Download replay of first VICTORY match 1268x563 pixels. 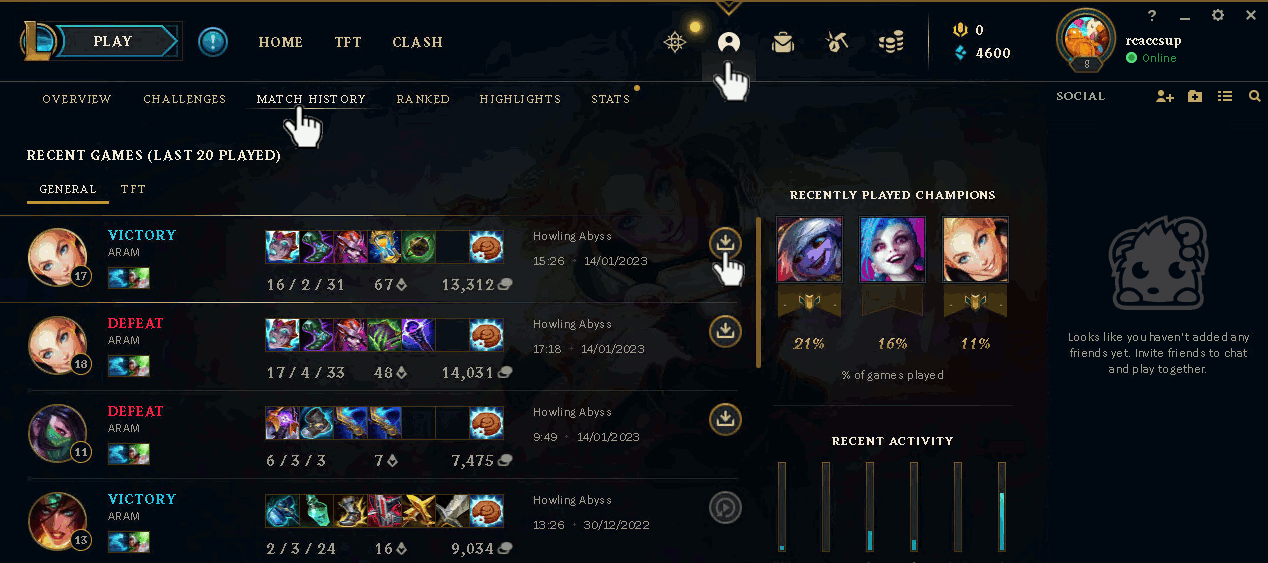pos(726,242)
